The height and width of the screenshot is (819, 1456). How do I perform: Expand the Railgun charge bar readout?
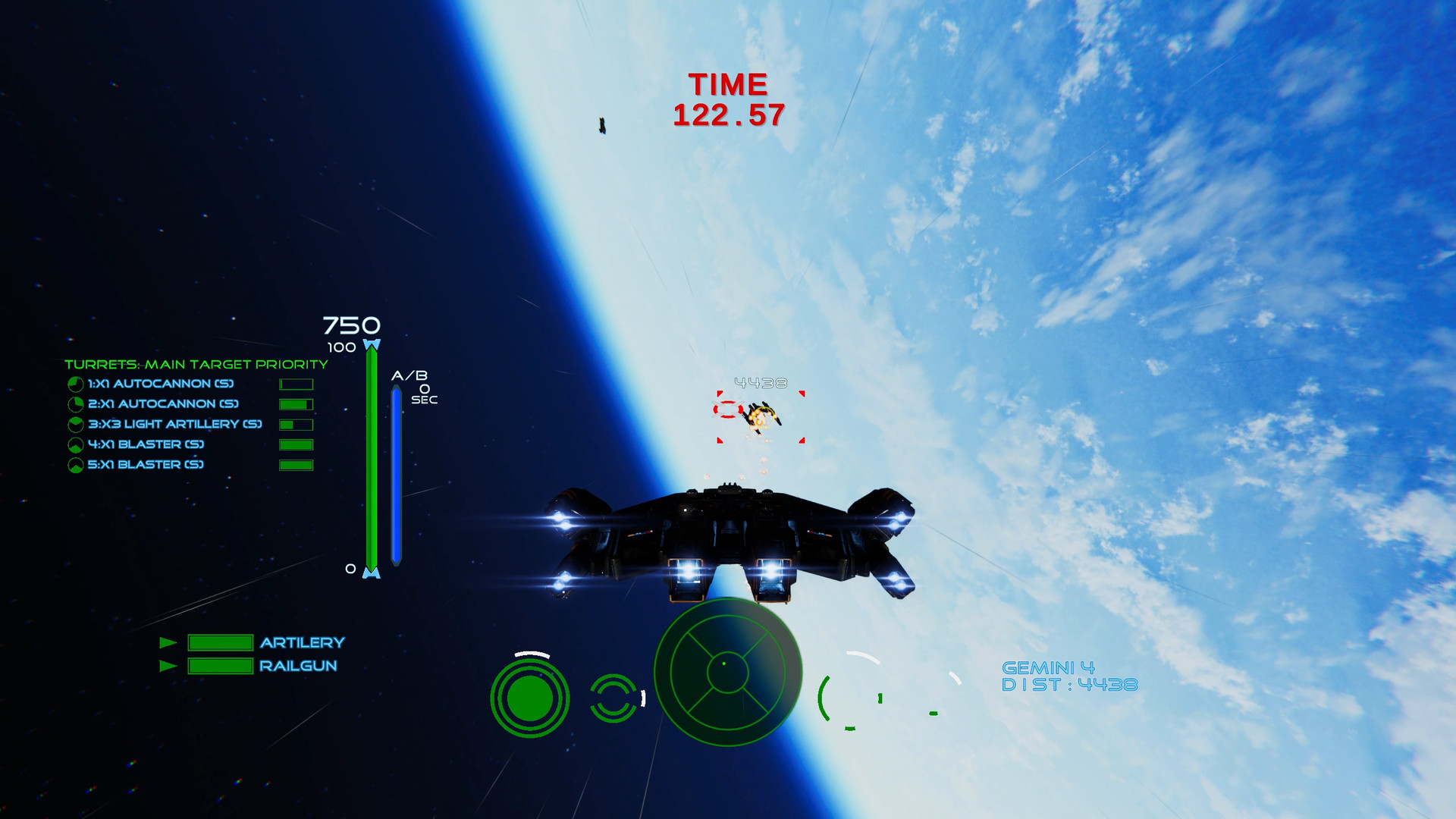point(221,667)
